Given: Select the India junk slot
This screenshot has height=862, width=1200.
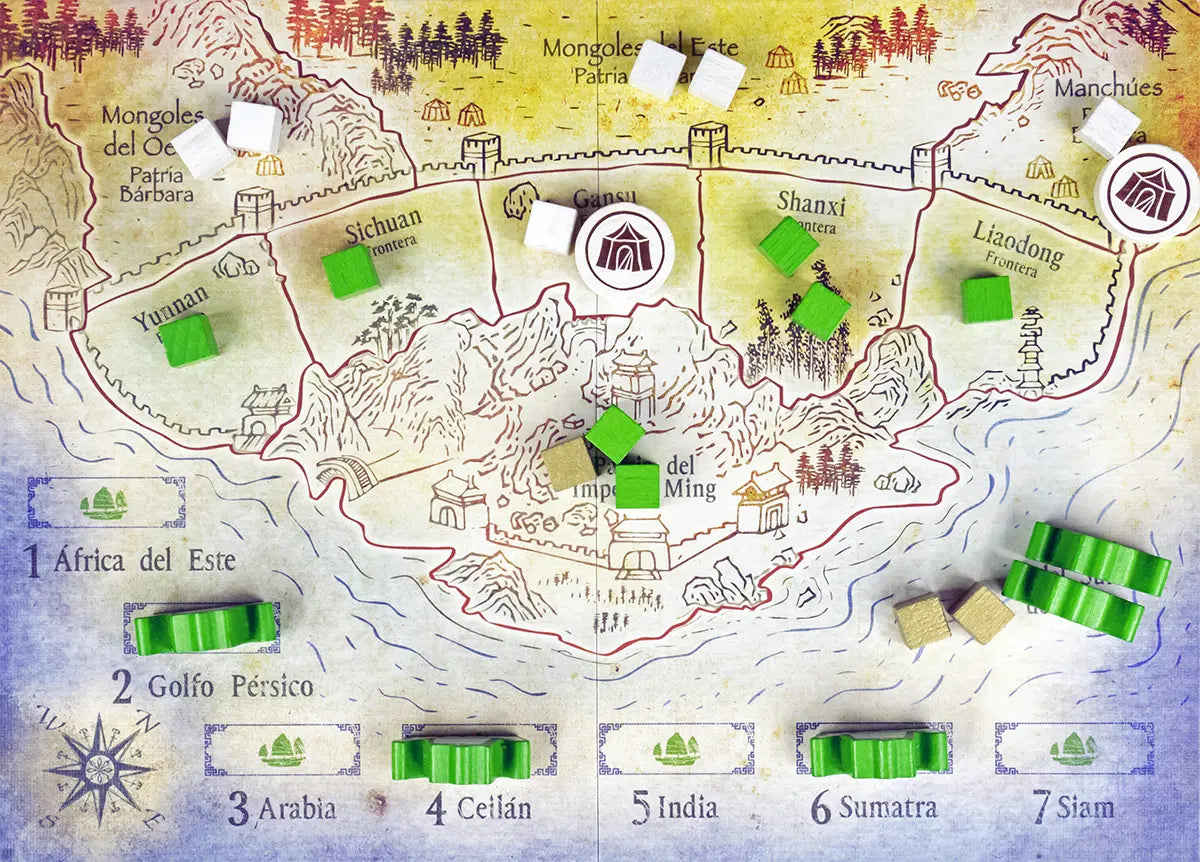Looking at the screenshot, I should click(x=676, y=748).
